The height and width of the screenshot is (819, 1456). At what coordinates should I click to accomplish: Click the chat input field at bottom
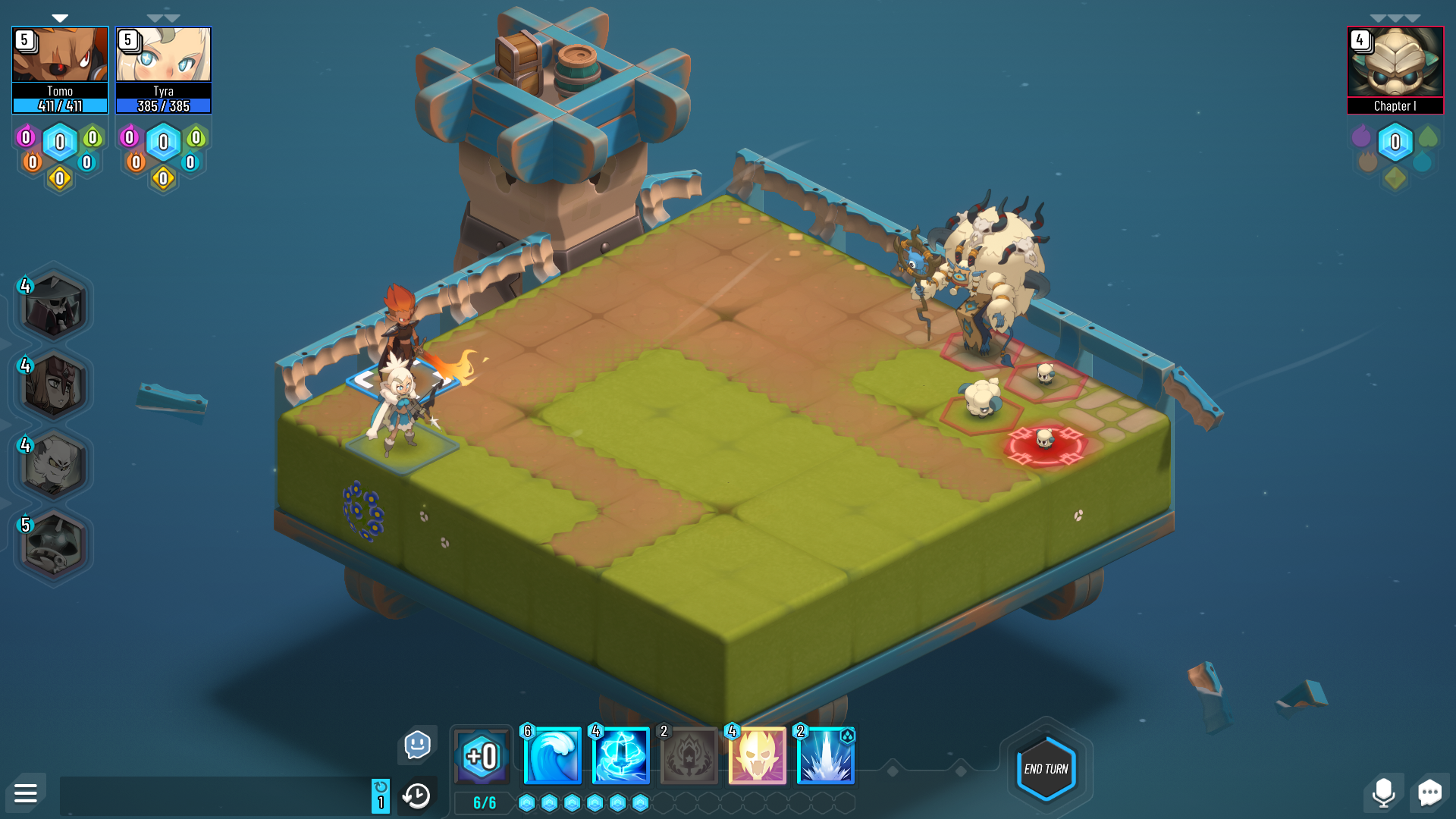(212, 794)
